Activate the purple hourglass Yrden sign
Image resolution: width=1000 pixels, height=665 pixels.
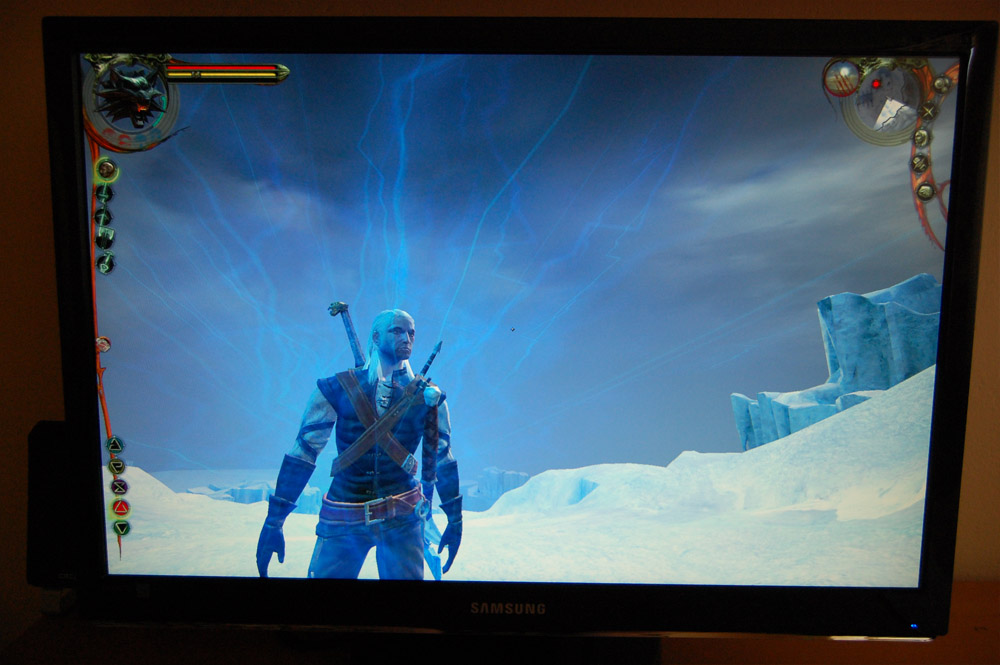click(119, 486)
